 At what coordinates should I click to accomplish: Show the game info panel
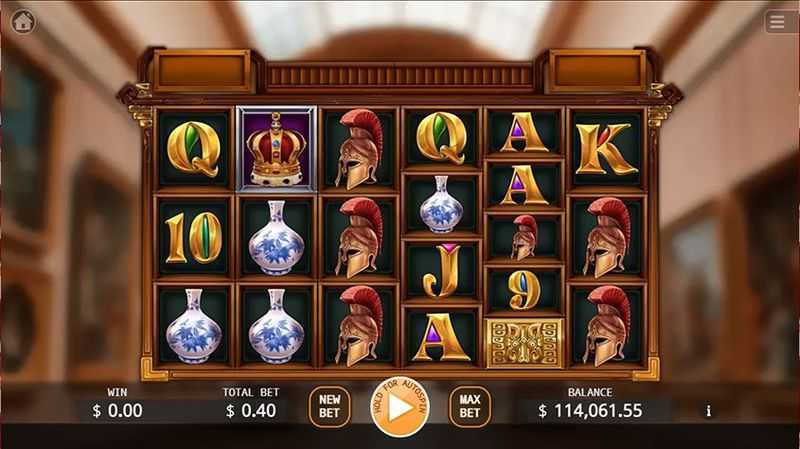coord(709,410)
